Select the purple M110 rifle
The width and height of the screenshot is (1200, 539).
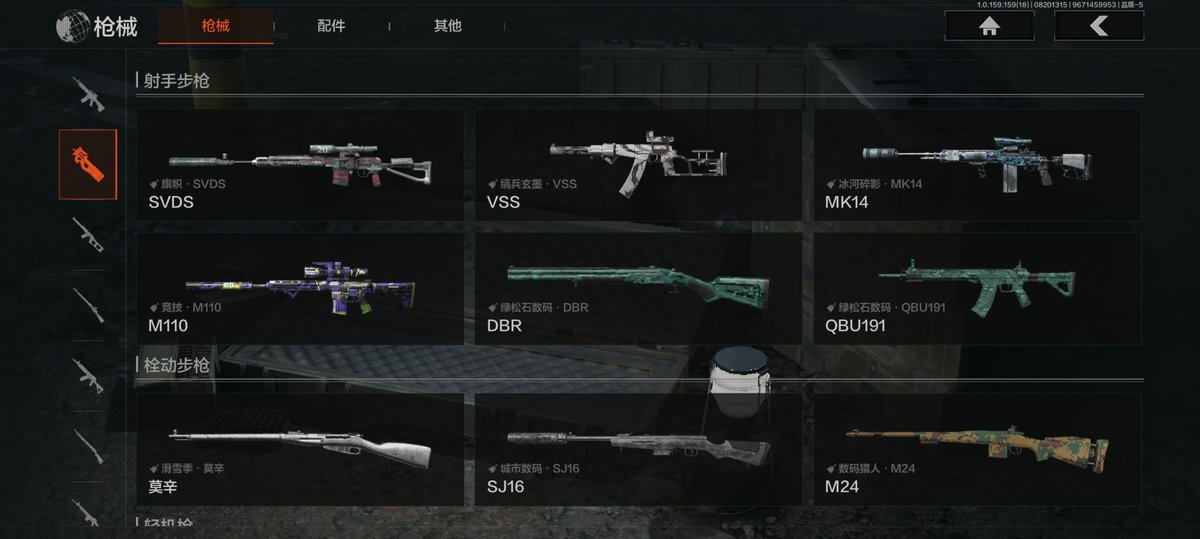(x=299, y=289)
